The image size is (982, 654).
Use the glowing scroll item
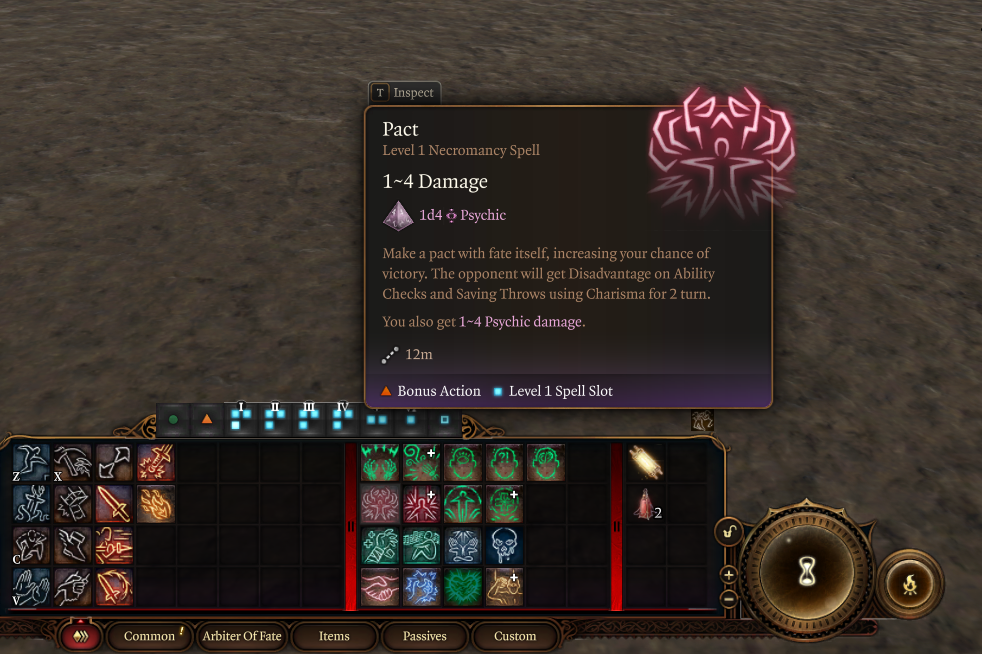click(x=645, y=463)
